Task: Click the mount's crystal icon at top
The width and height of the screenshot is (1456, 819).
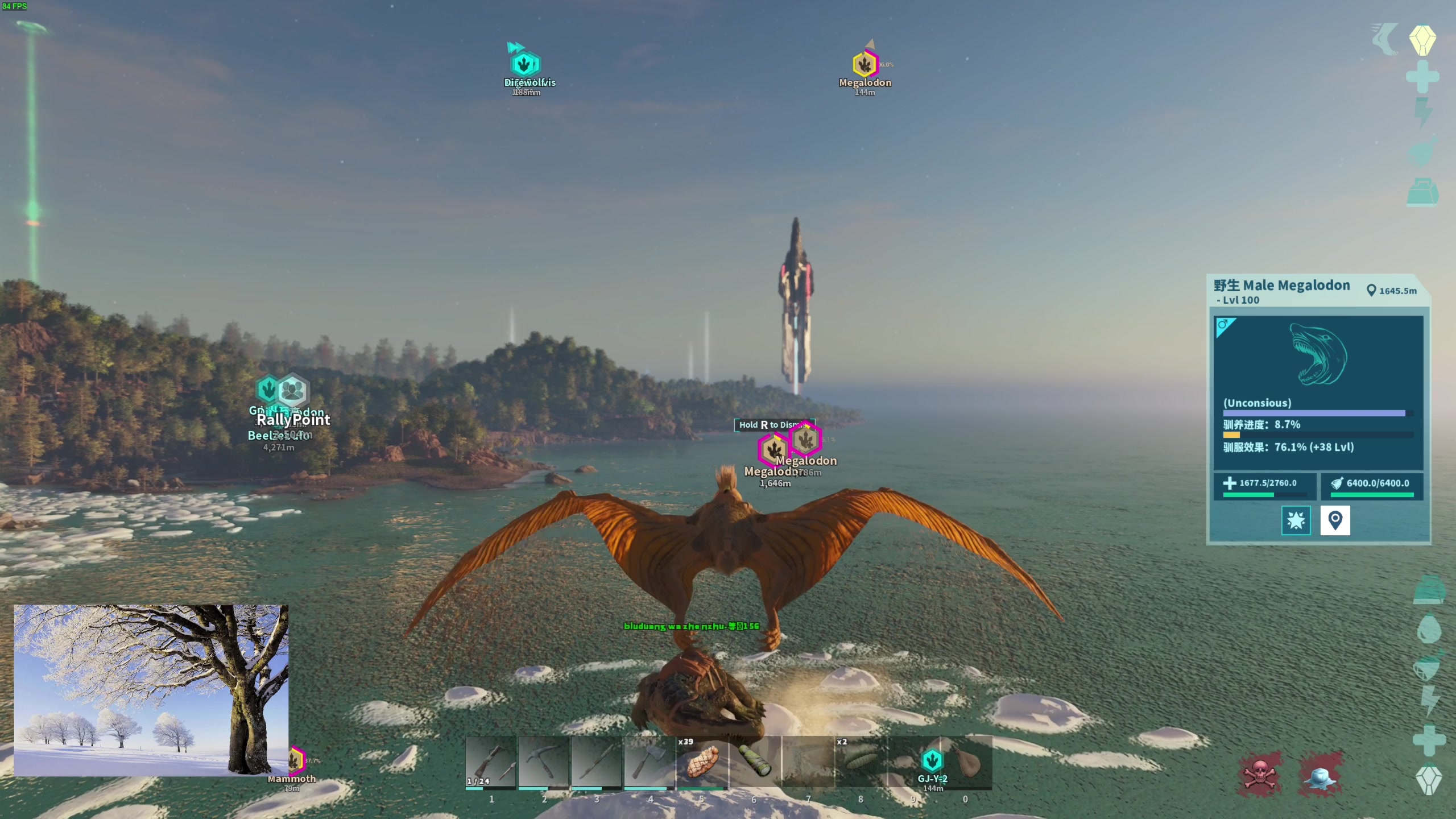Action: [1422, 40]
